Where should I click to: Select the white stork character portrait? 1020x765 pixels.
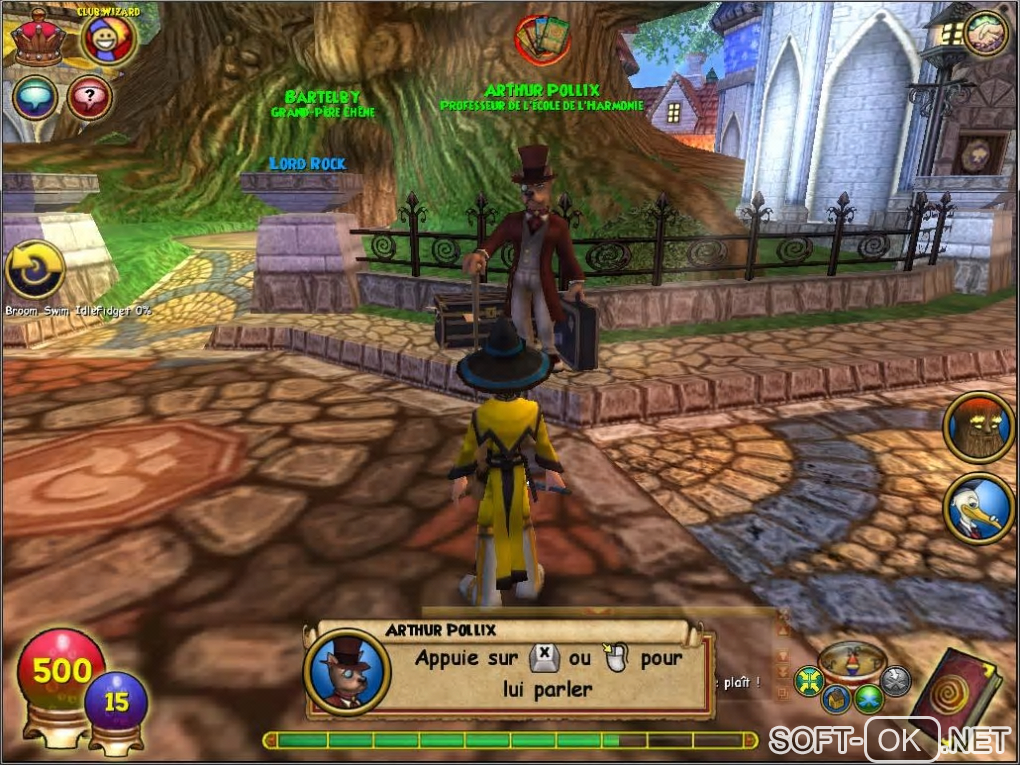pyautogui.click(x=979, y=507)
